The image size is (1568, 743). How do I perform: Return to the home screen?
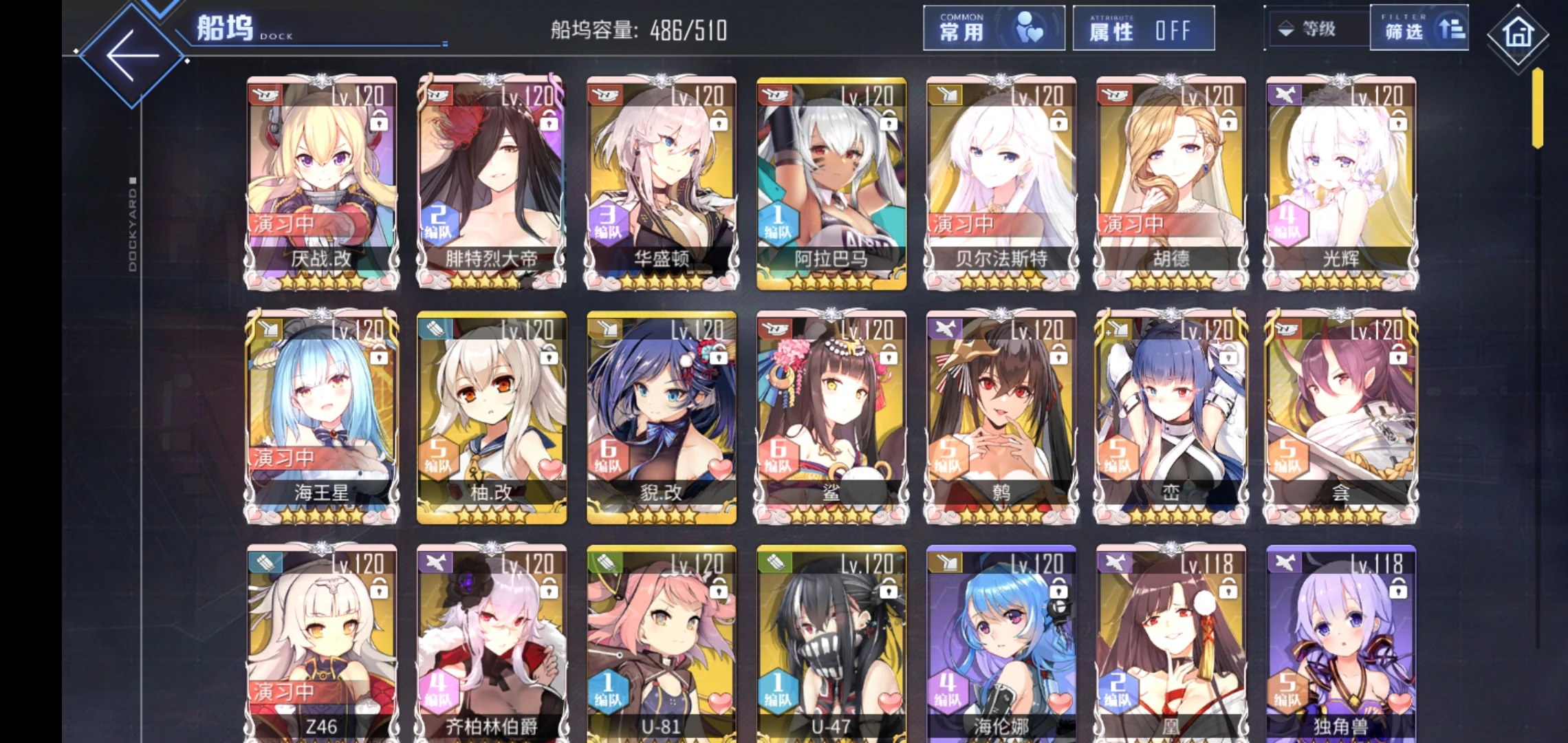pyautogui.click(x=1517, y=34)
